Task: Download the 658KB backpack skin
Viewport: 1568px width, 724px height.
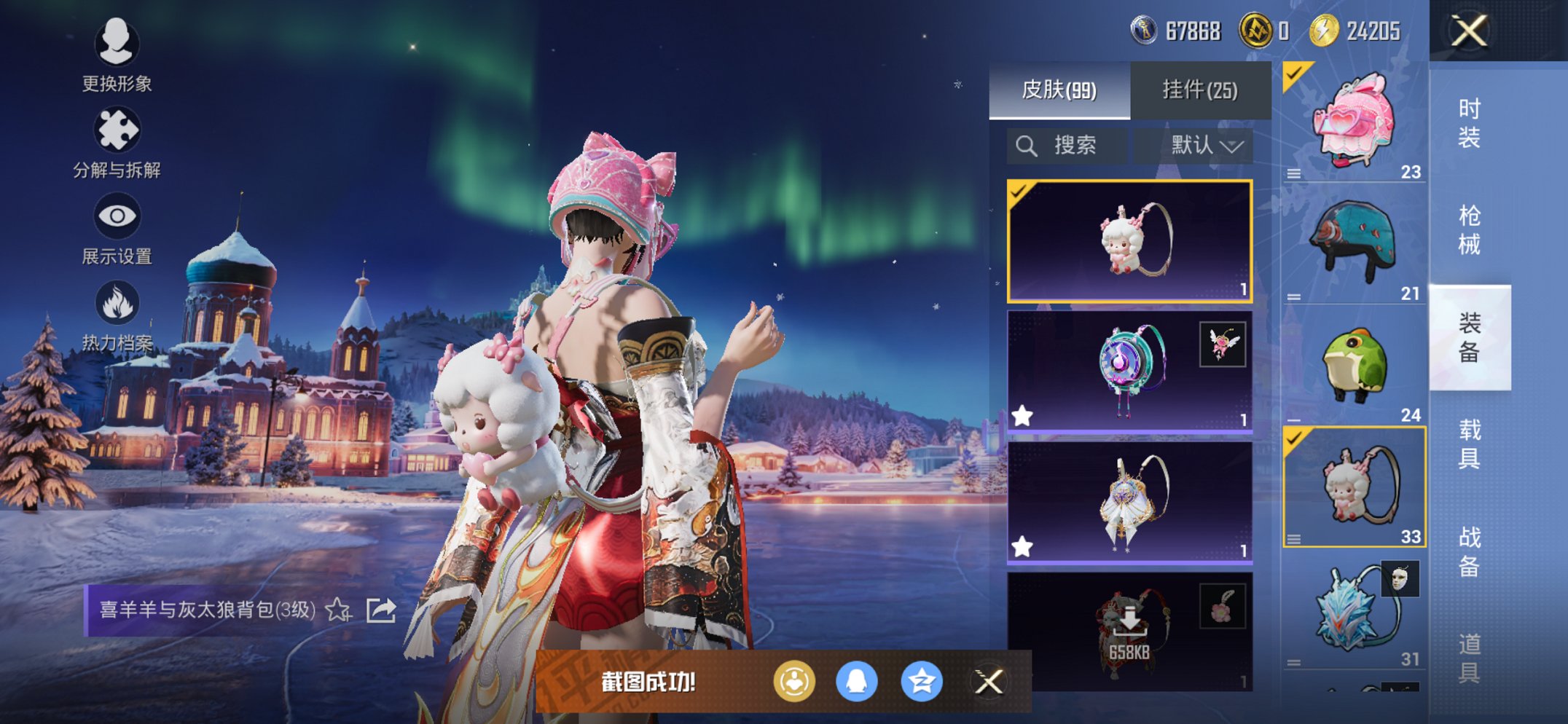Action: click(1129, 629)
